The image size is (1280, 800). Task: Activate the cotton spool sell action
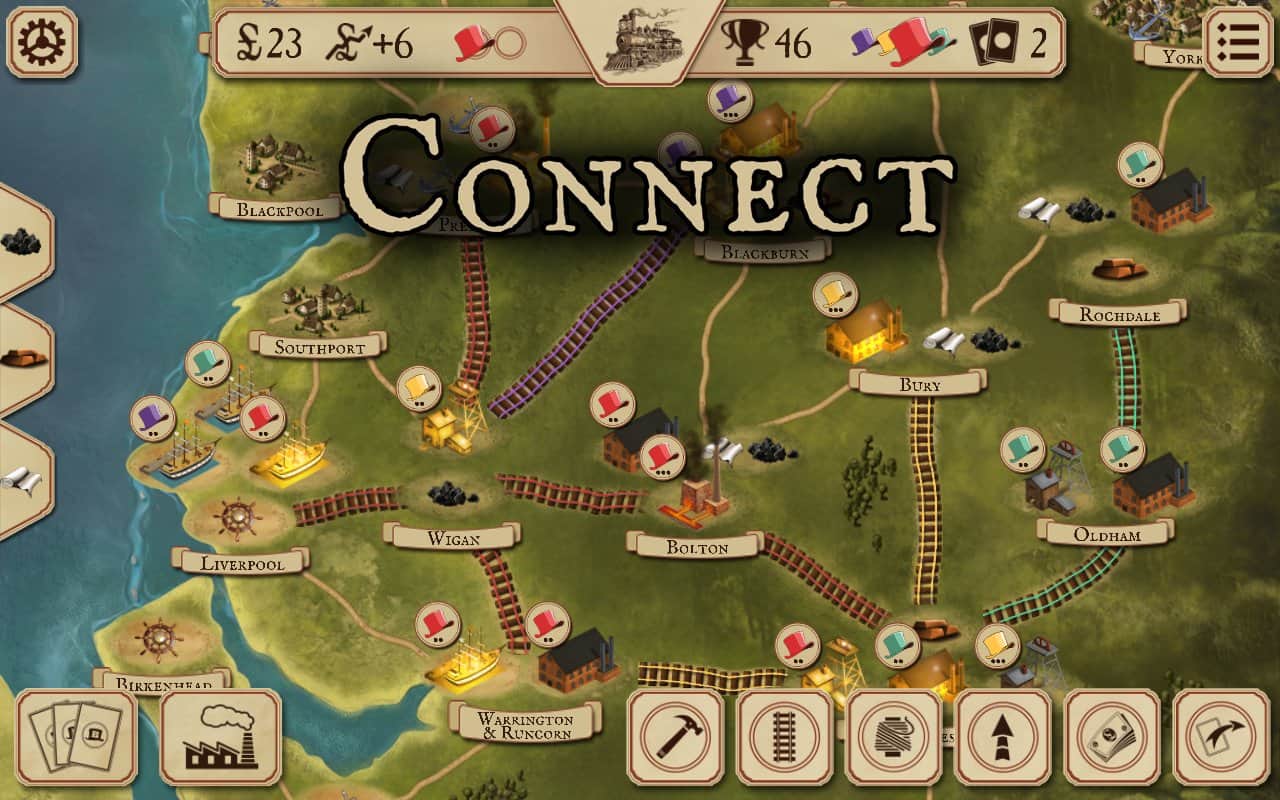894,737
